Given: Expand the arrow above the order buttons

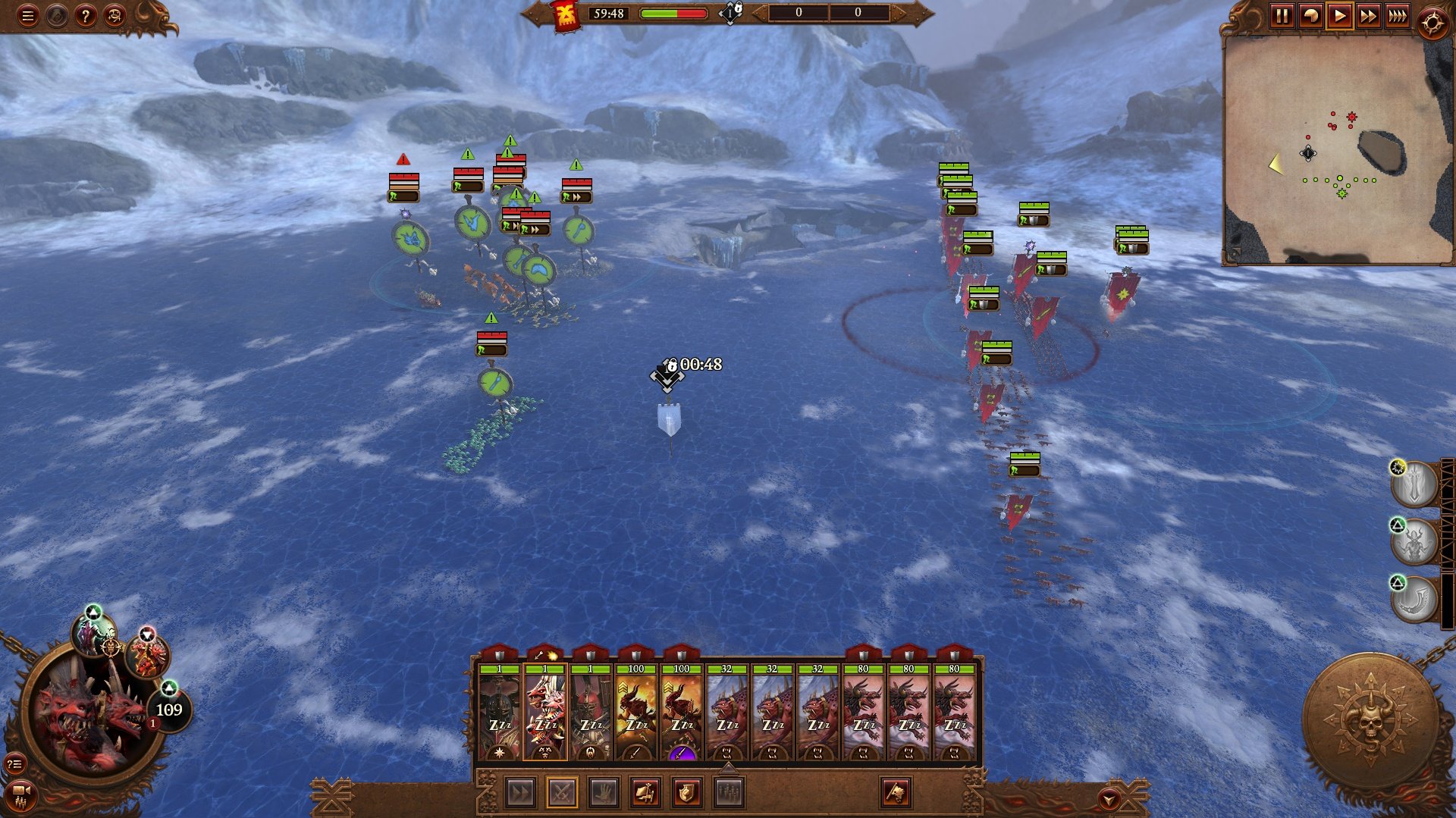Looking at the screenshot, I should click(x=728, y=768).
